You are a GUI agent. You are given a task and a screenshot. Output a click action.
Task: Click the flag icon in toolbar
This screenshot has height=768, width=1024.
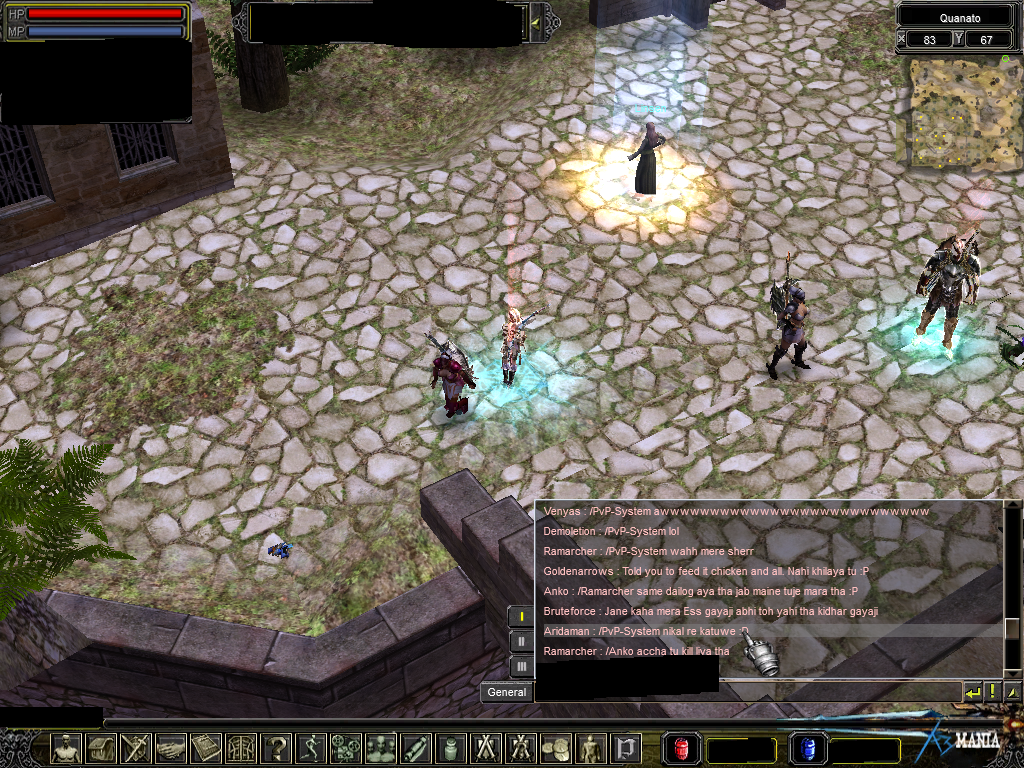click(626, 748)
